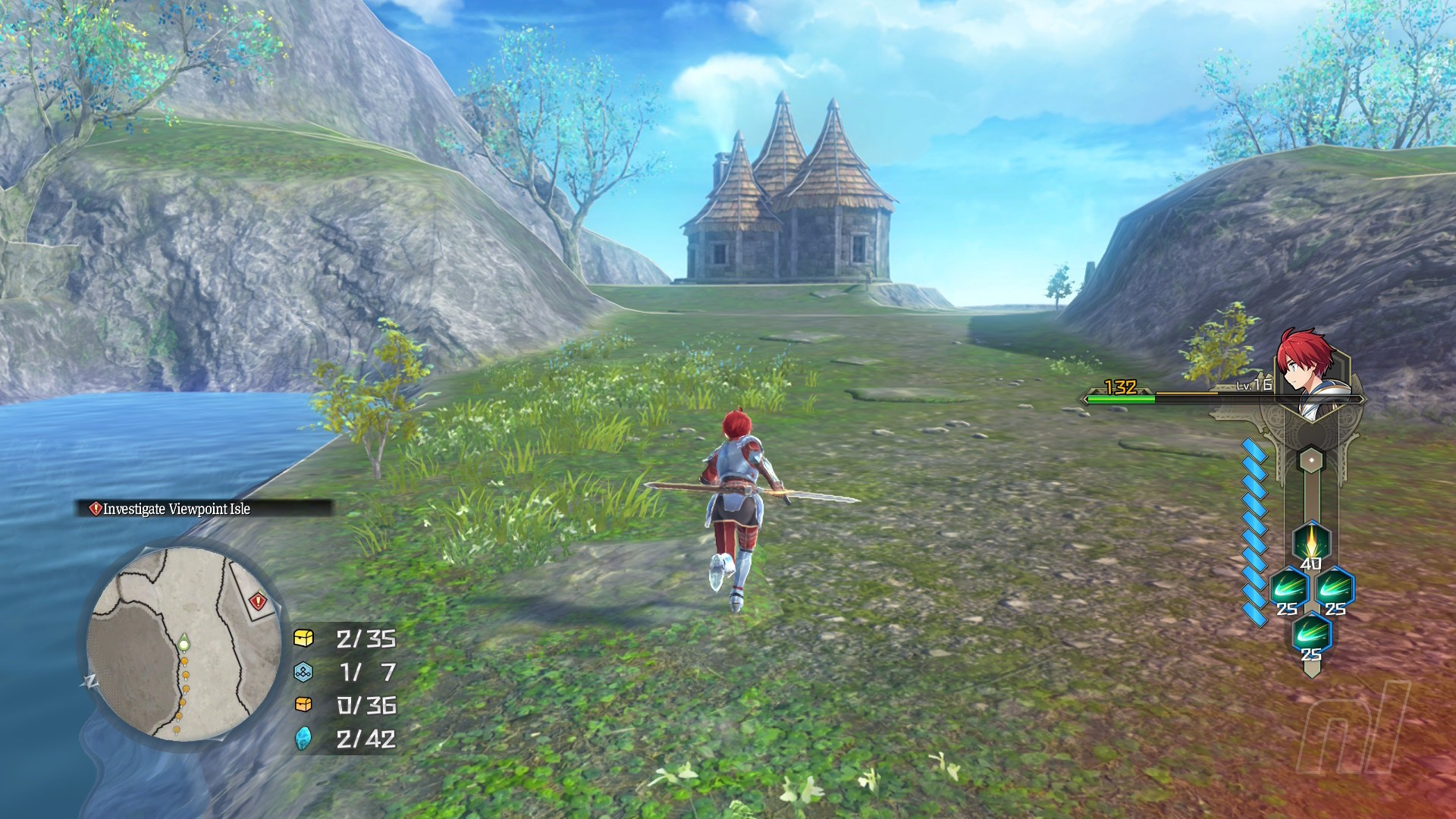Click the green player arrow on the minimap
Viewport: 1456px width, 819px height.
pyautogui.click(x=184, y=643)
